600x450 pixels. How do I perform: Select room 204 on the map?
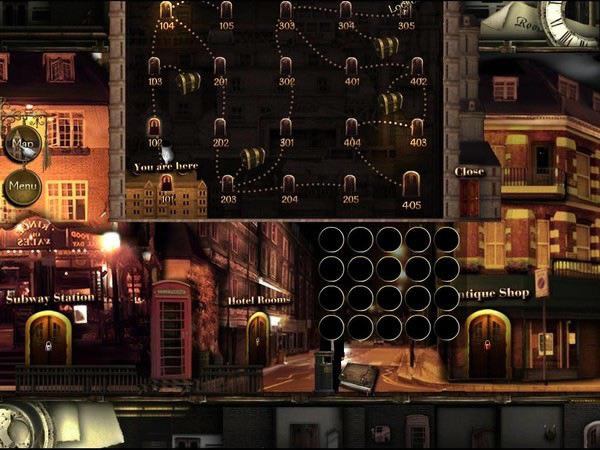289,185
